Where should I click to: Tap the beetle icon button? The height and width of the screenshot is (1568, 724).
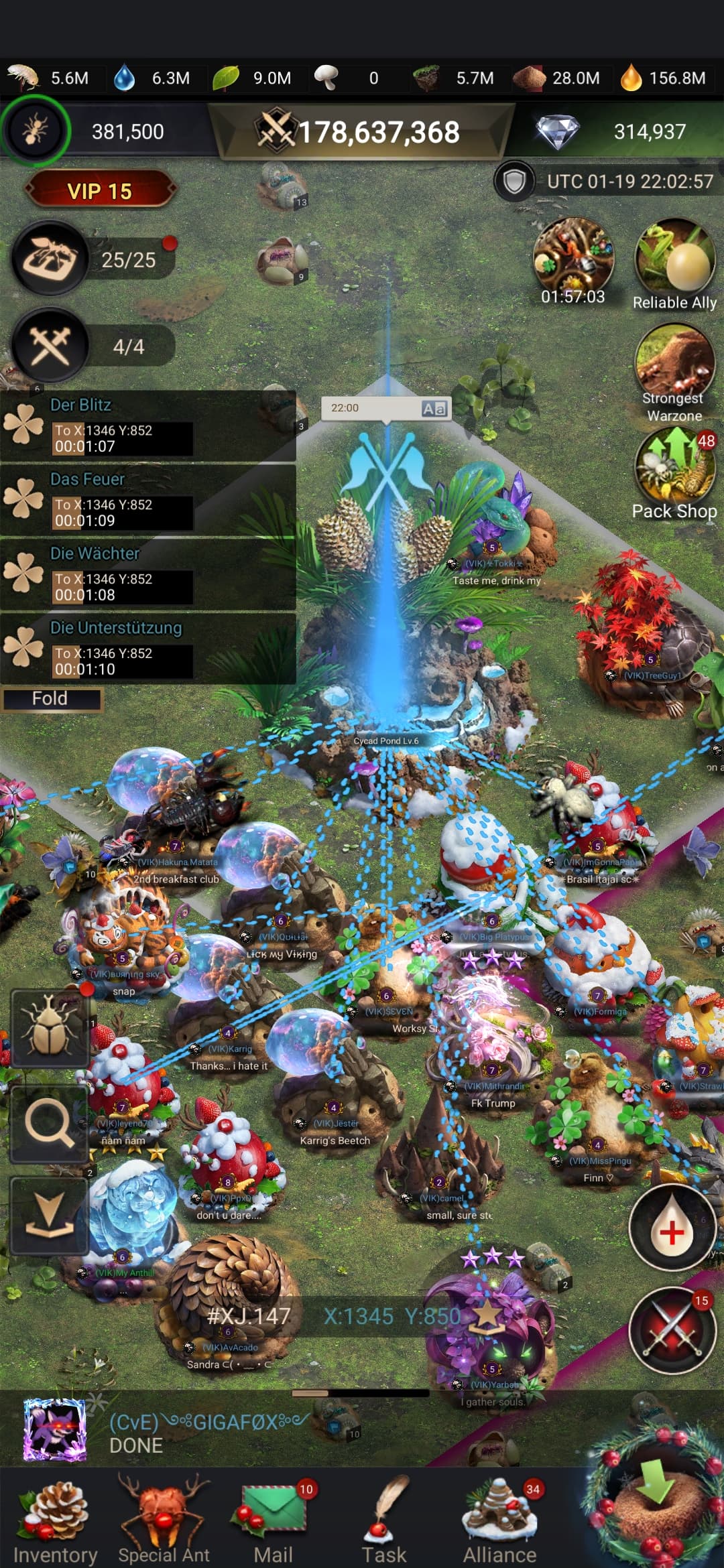coord(49,1027)
